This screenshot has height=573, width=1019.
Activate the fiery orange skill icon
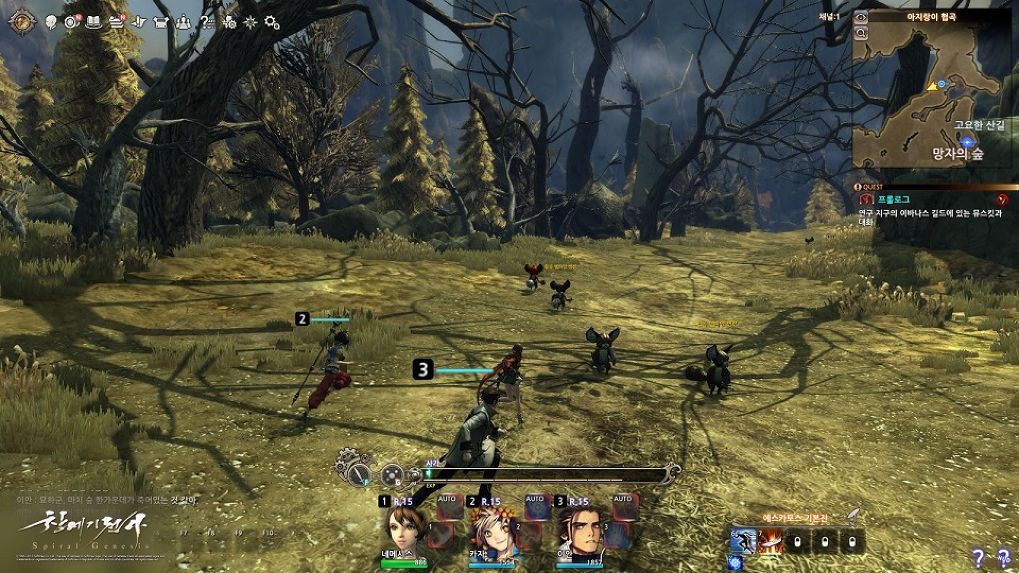[x=770, y=542]
